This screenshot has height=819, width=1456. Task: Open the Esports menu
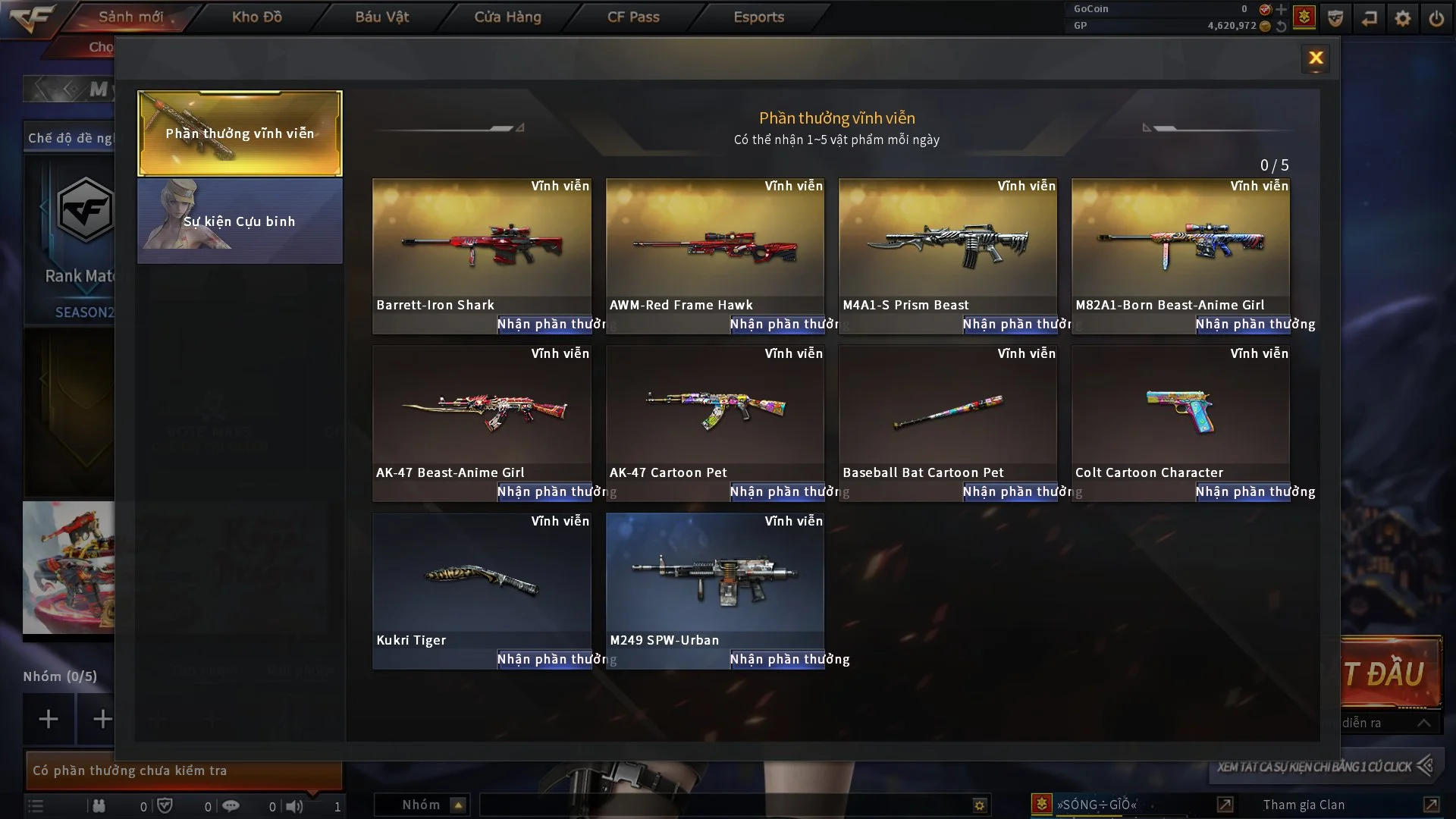[758, 17]
